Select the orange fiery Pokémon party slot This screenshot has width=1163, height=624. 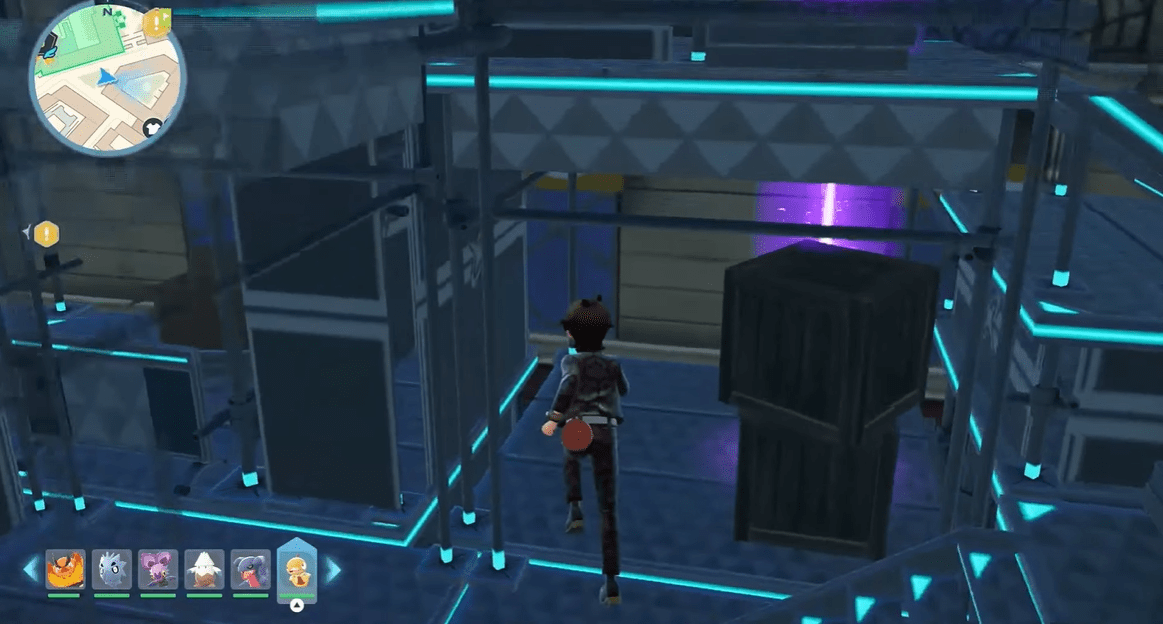coord(64,569)
